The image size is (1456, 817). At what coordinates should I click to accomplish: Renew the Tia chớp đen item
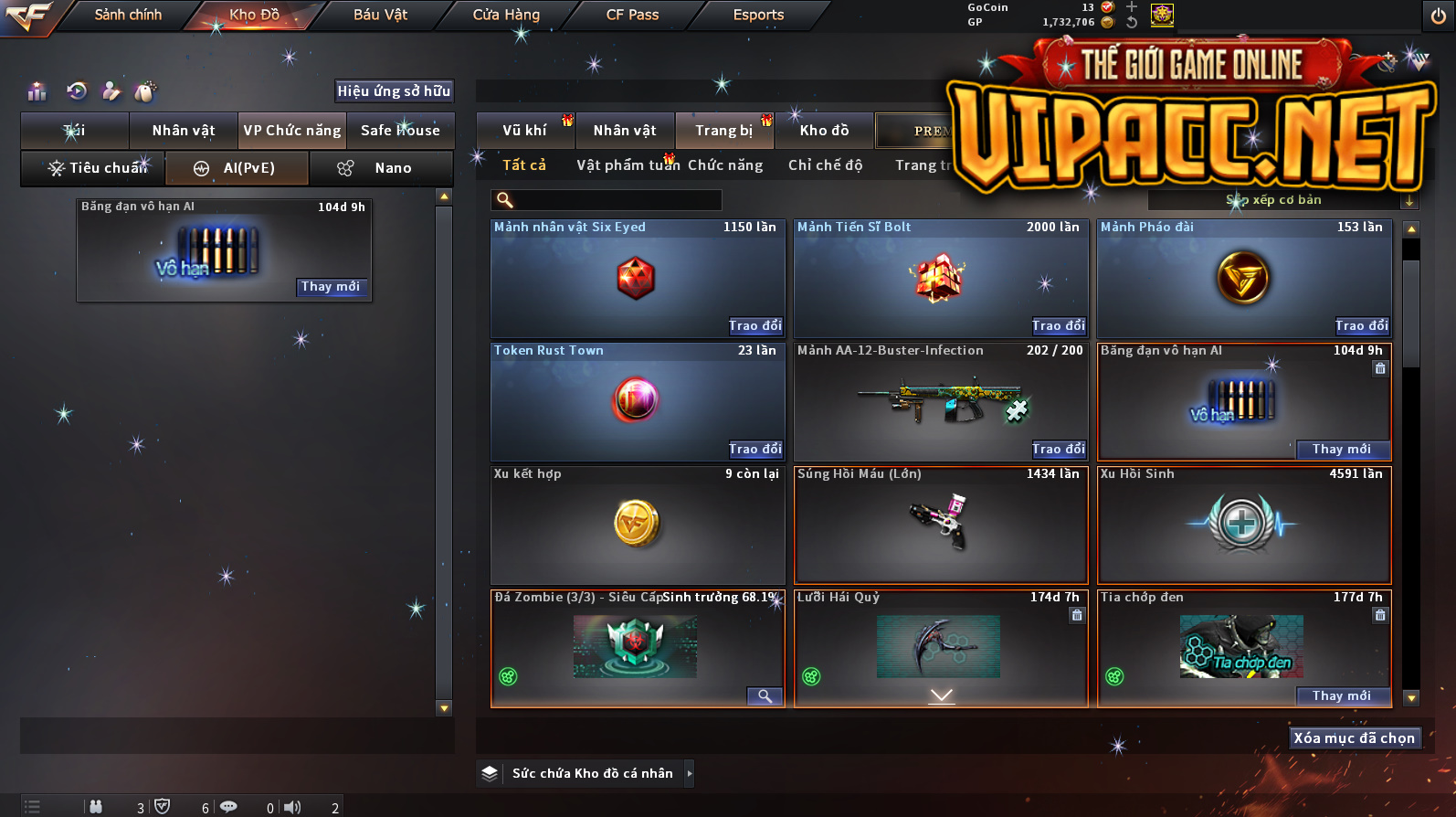pos(1341,696)
